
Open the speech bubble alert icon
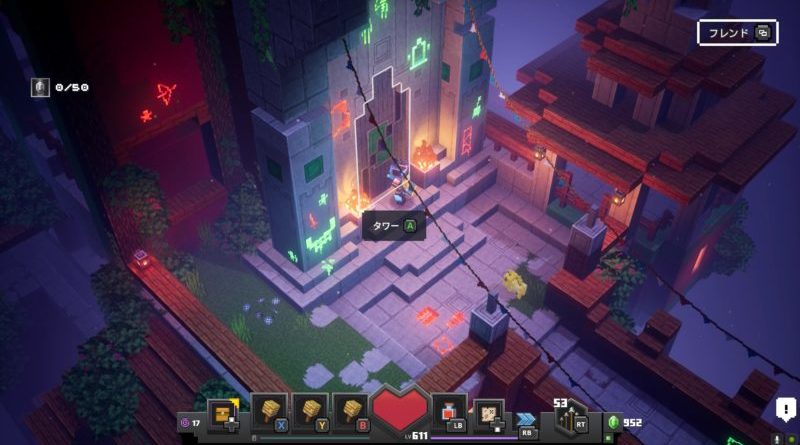[785, 409]
